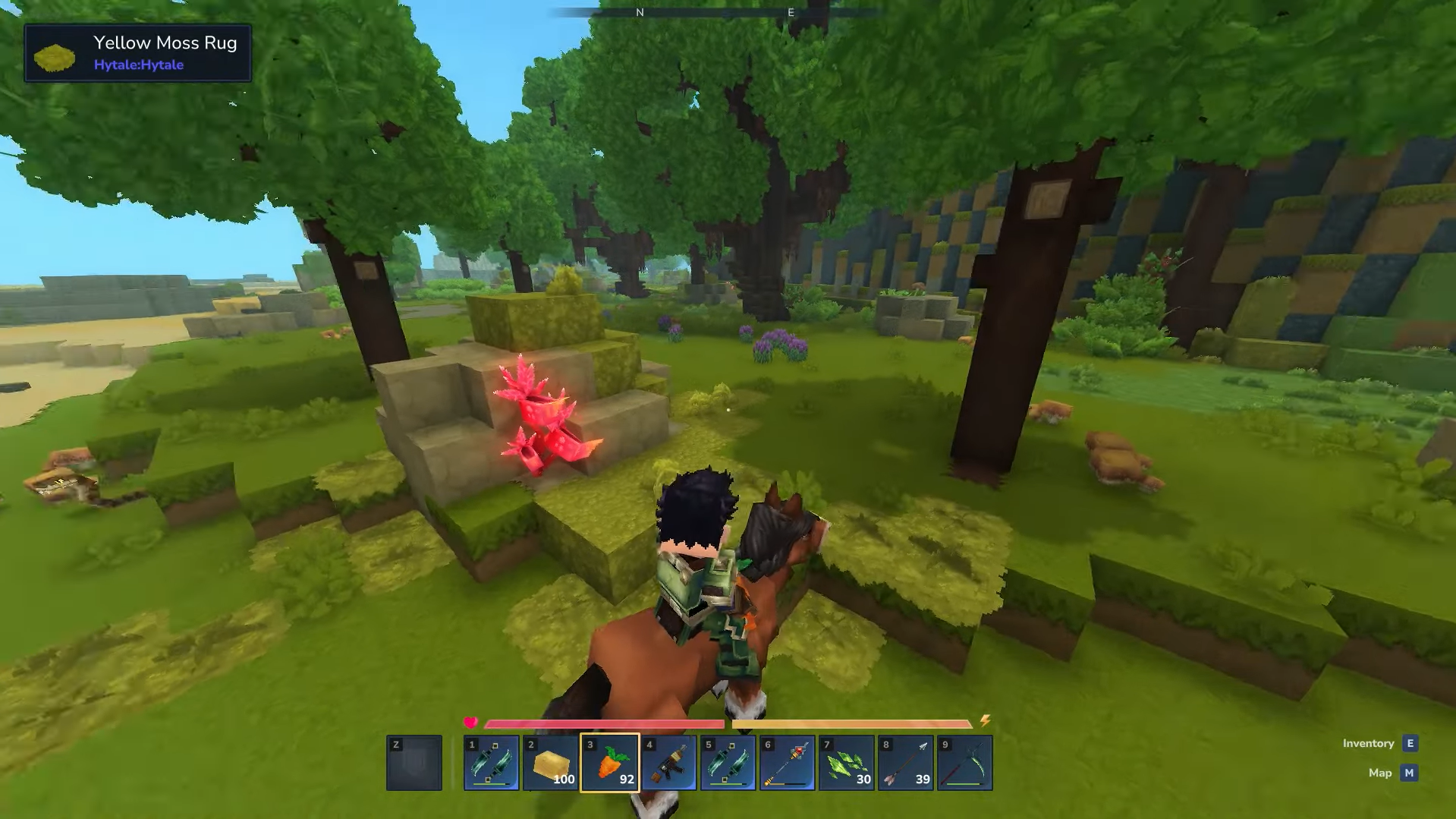Select the rifle in hotbar slot 4
This screenshot has height=819, width=1456.
pos(669,762)
